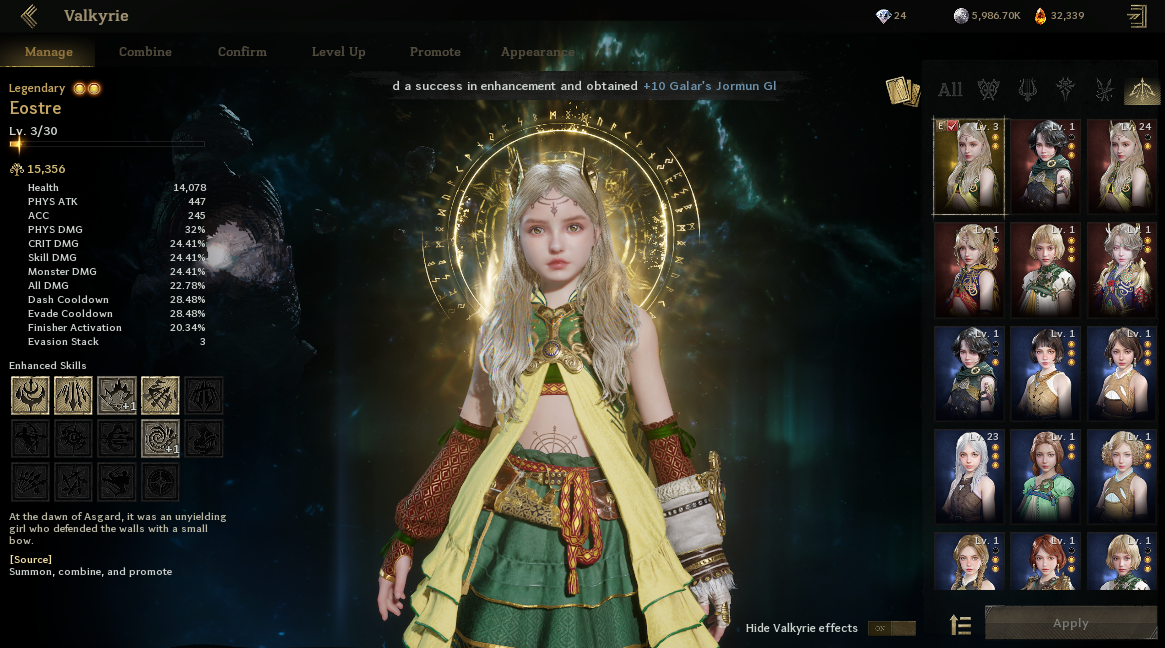
Task: Open the sort order button
Action: tap(960, 626)
